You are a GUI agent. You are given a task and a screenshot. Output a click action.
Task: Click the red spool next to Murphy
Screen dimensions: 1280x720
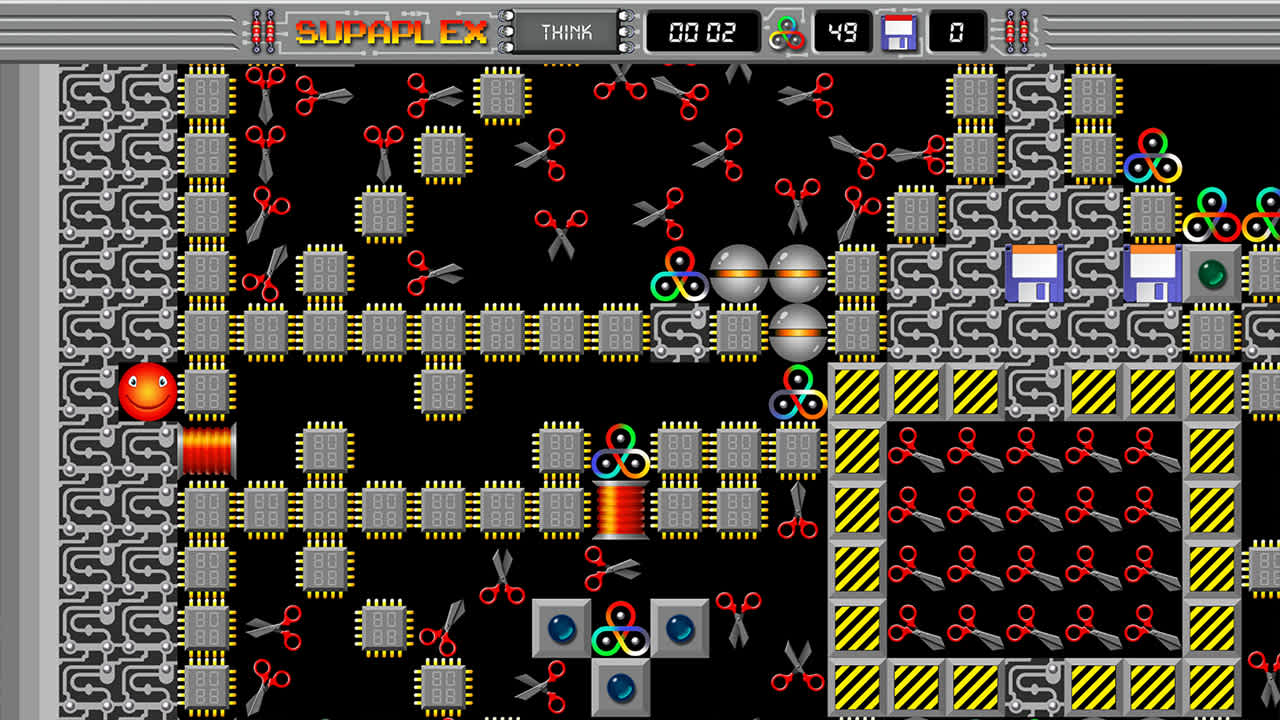click(x=207, y=449)
